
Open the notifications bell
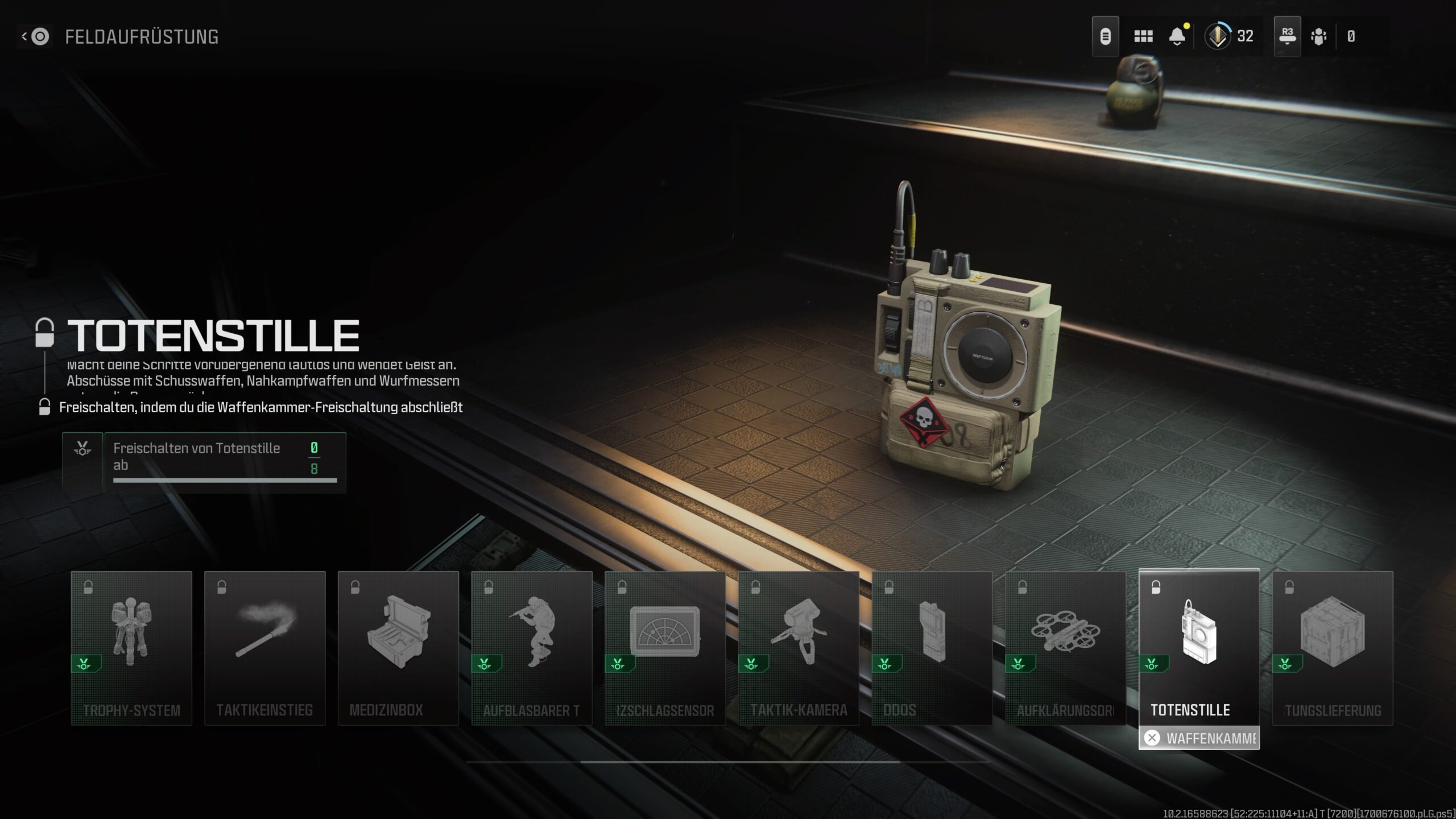click(1177, 37)
